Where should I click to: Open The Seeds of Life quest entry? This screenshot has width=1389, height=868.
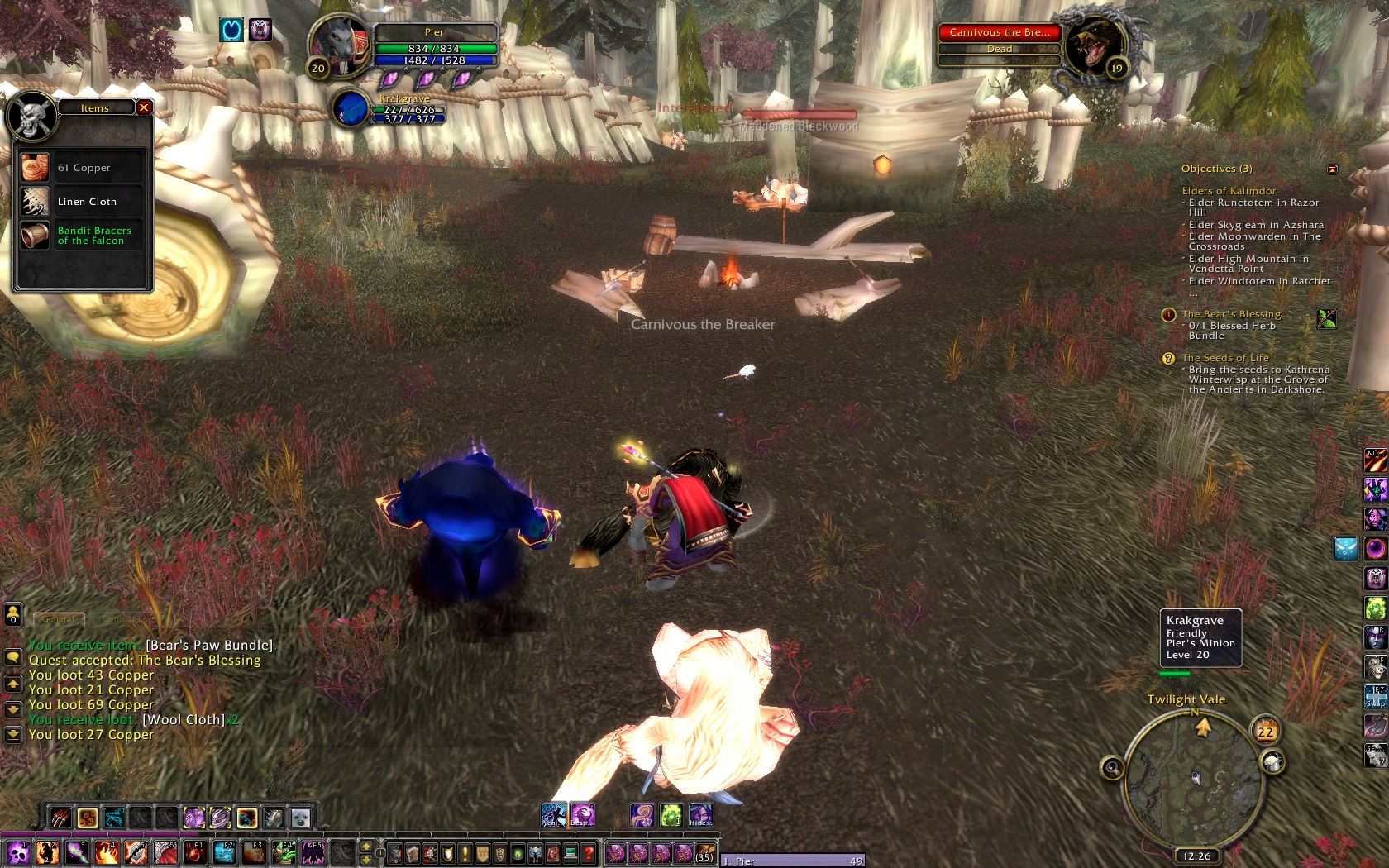(1224, 358)
